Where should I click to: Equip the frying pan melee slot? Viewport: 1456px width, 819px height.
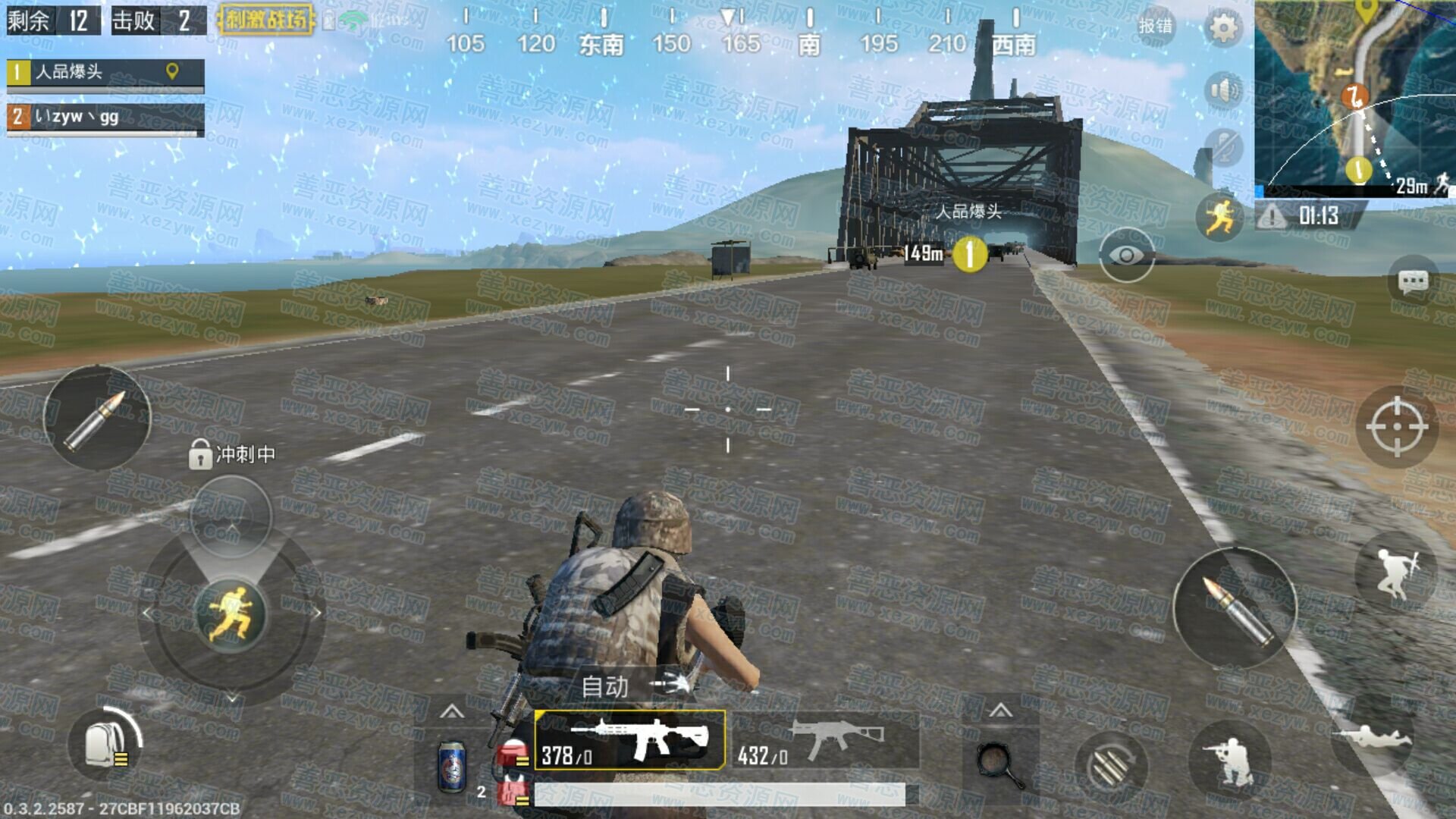(1000, 765)
